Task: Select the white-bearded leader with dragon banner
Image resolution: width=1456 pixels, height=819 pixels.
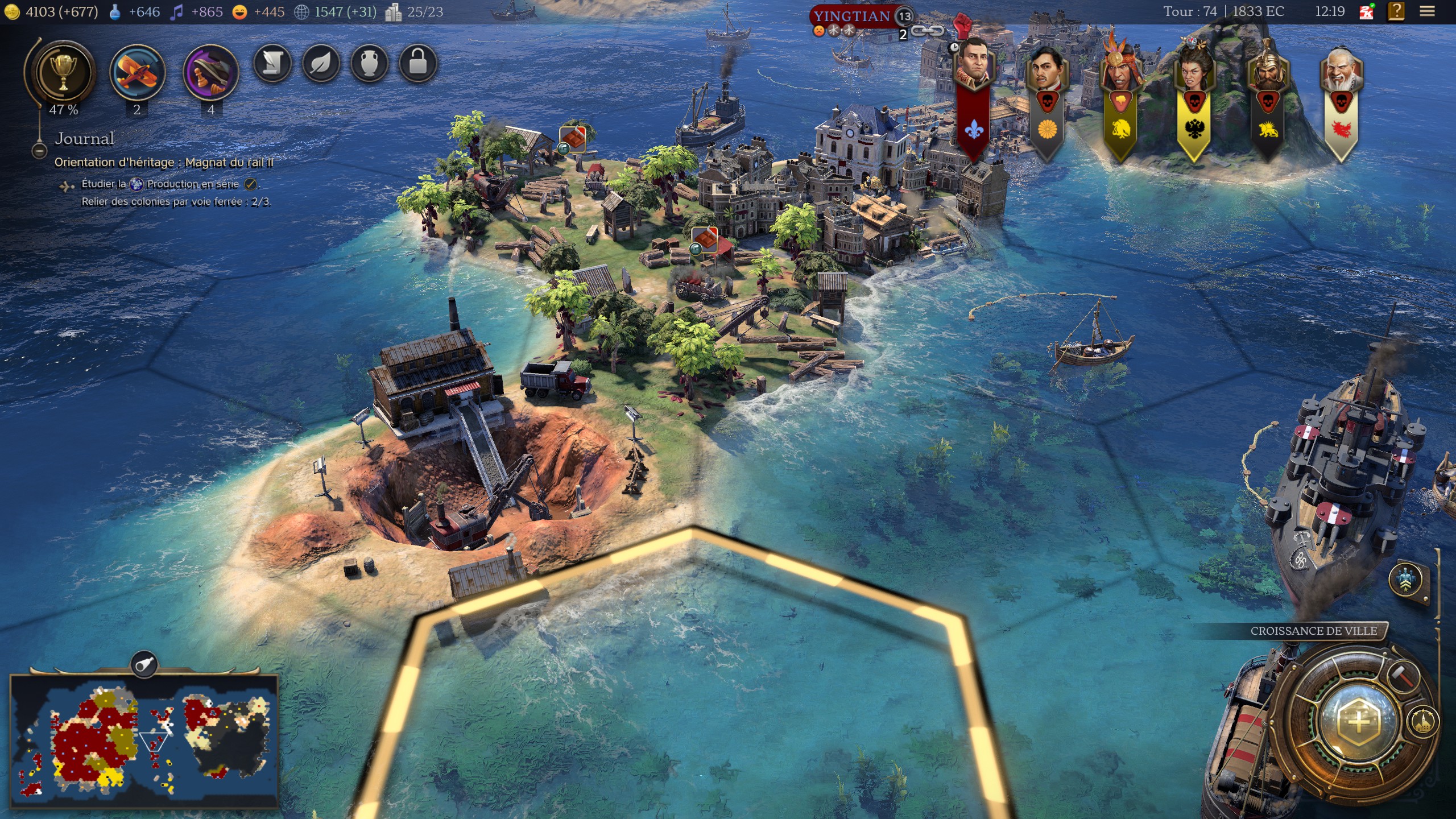Action: 1341,71
